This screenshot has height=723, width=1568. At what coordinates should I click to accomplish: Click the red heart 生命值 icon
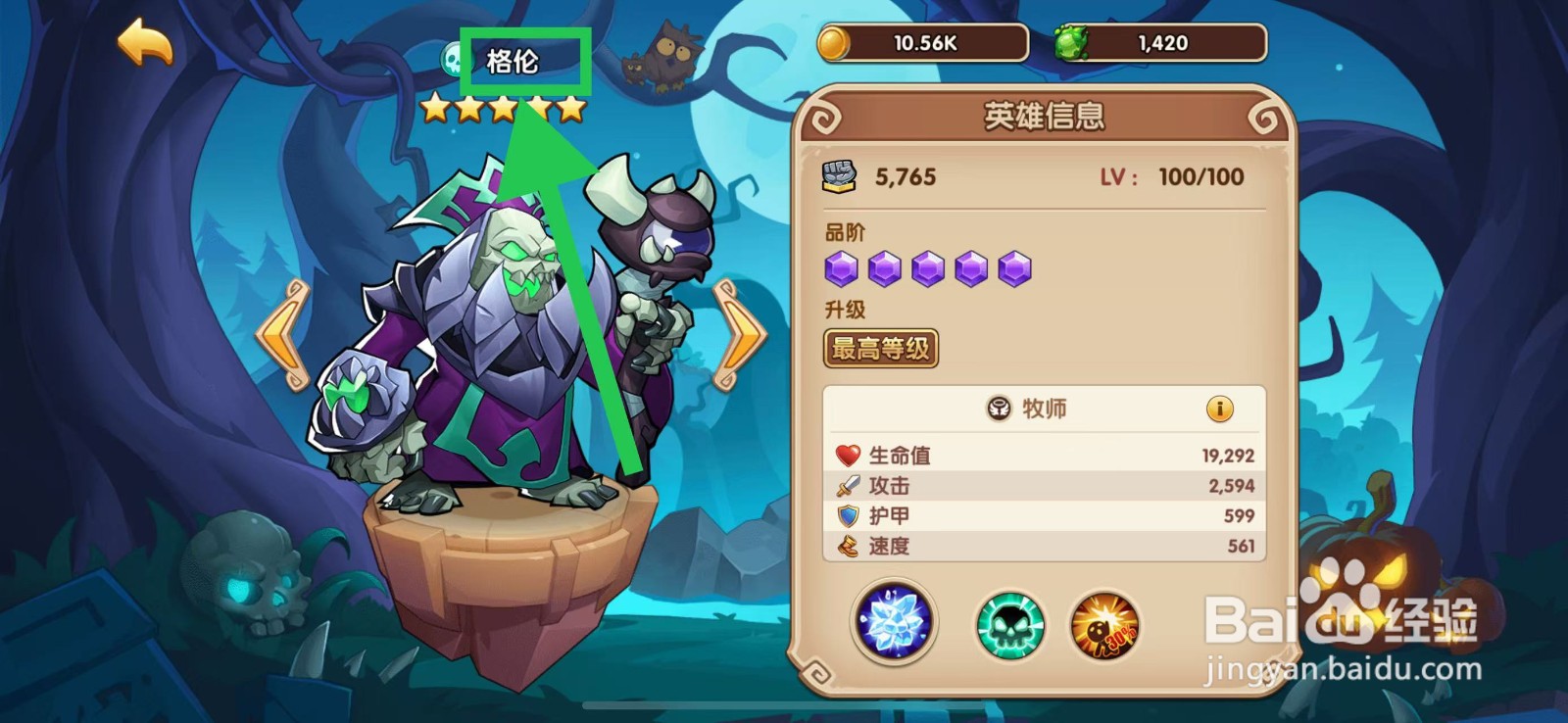coord(847,454)
